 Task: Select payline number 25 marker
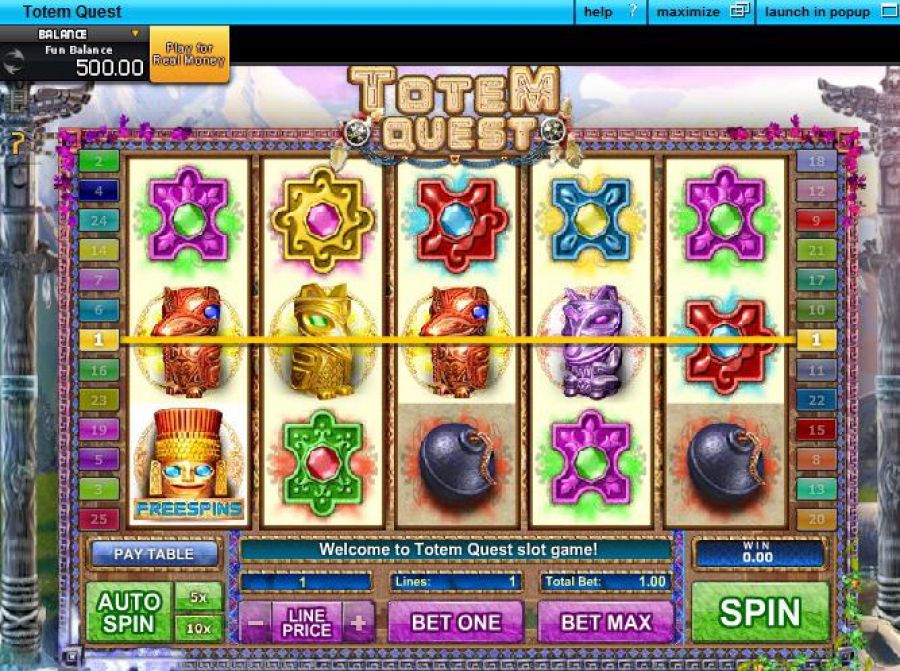pyautogui.click(x=99, y=519)
